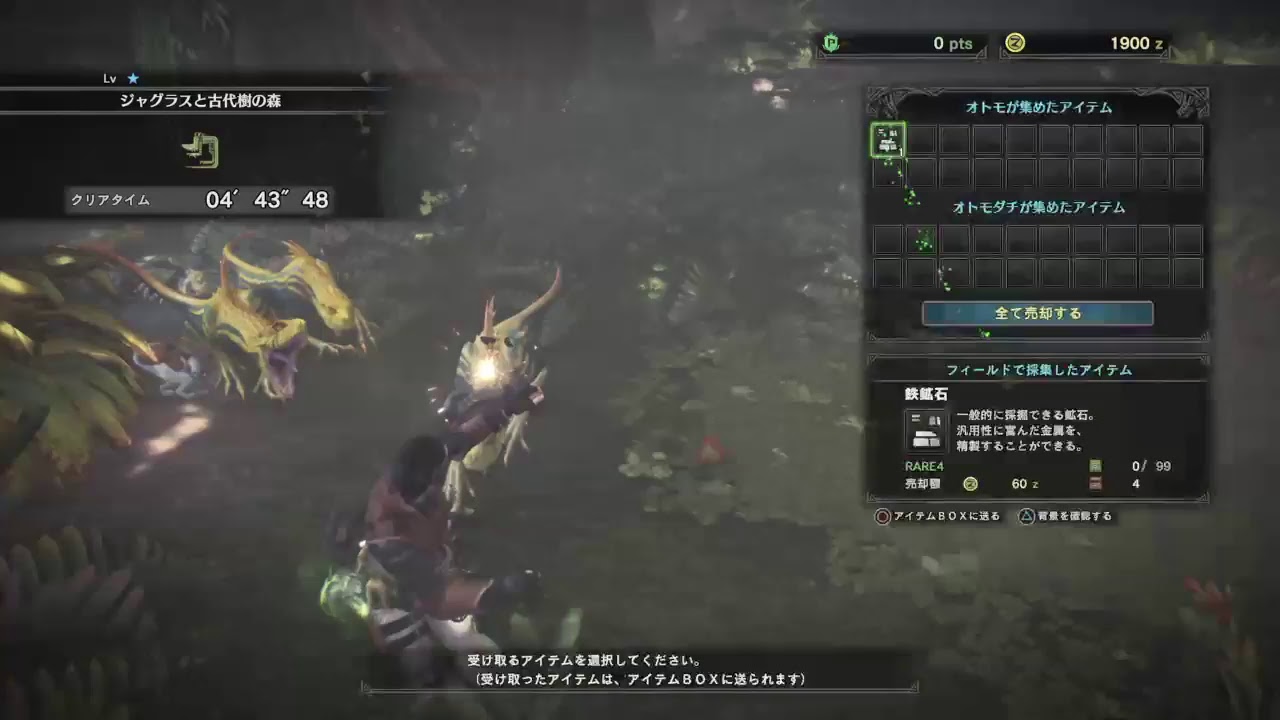Click the weapon icon below the quest name

coord(201,152)
